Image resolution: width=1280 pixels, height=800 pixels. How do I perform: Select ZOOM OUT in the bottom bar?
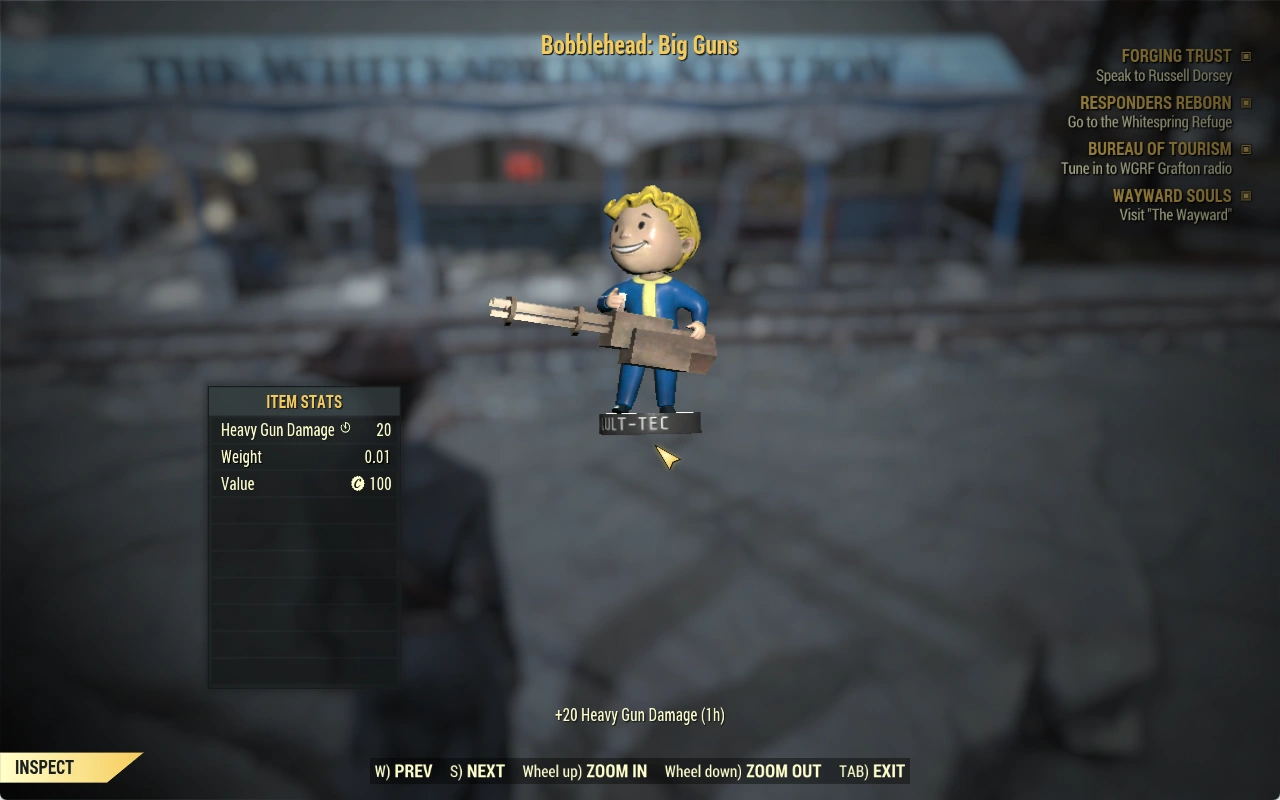click(743, 771)
